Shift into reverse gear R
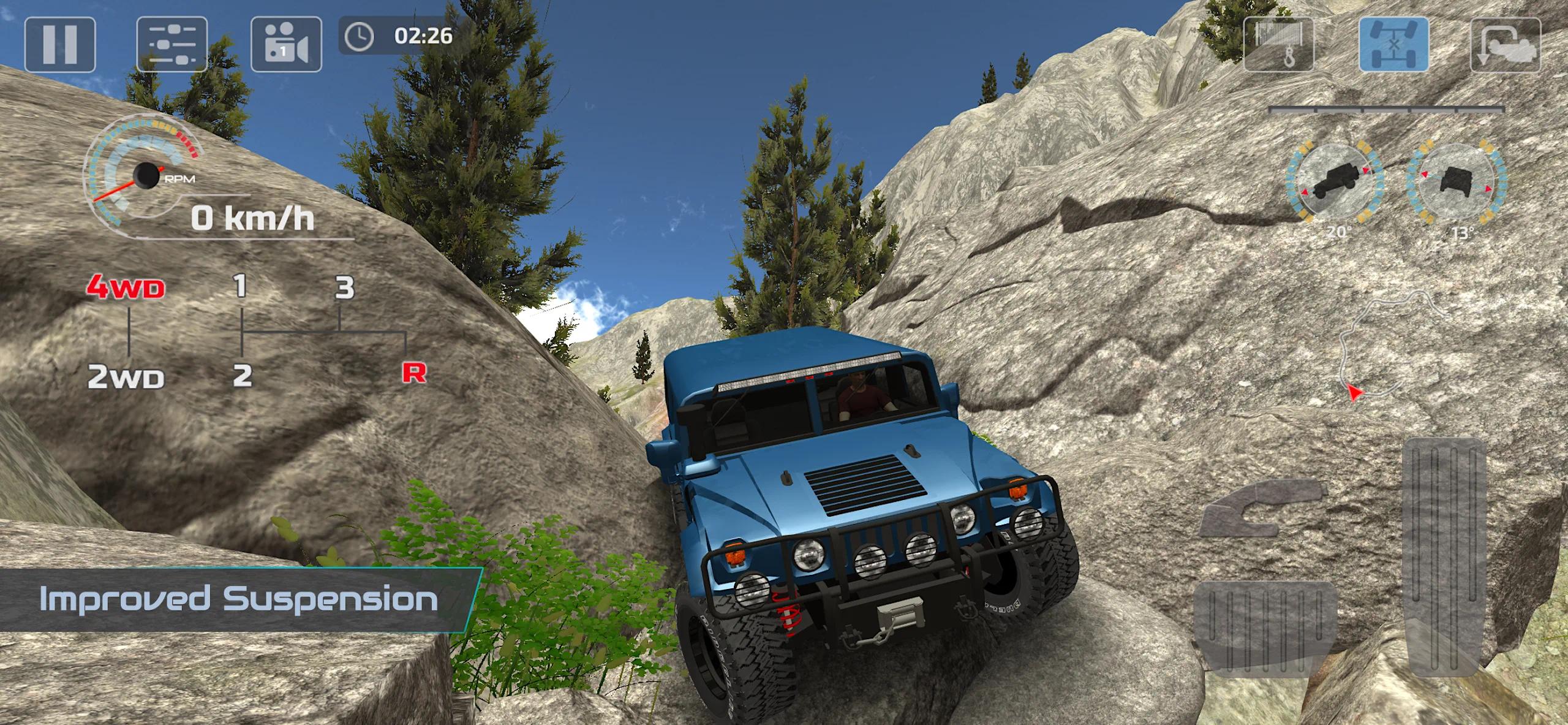This screenshot has width=1568, height=725. tap(414, 372)
